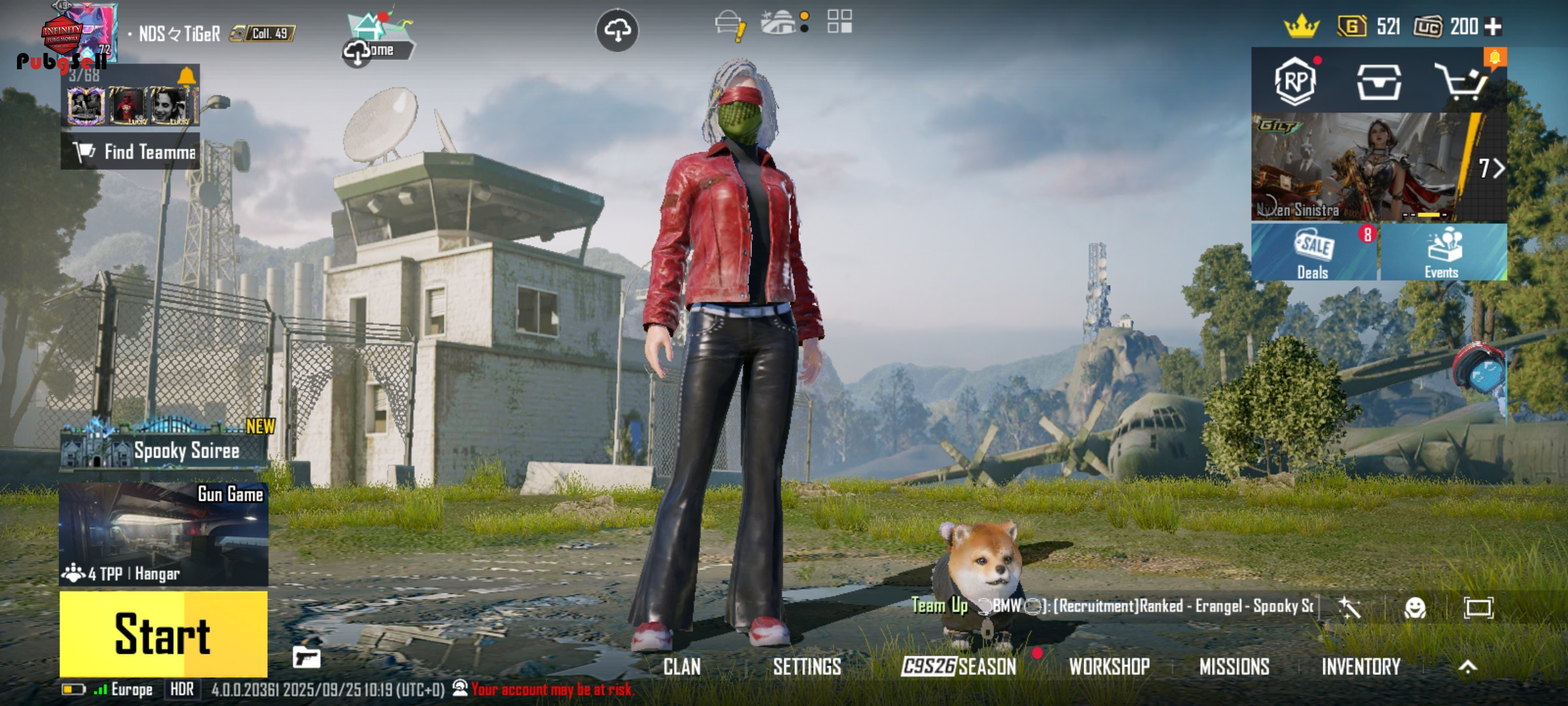Click Find Teammates button
Viewport: 1568px width, 706px height.
pos(131,152)
